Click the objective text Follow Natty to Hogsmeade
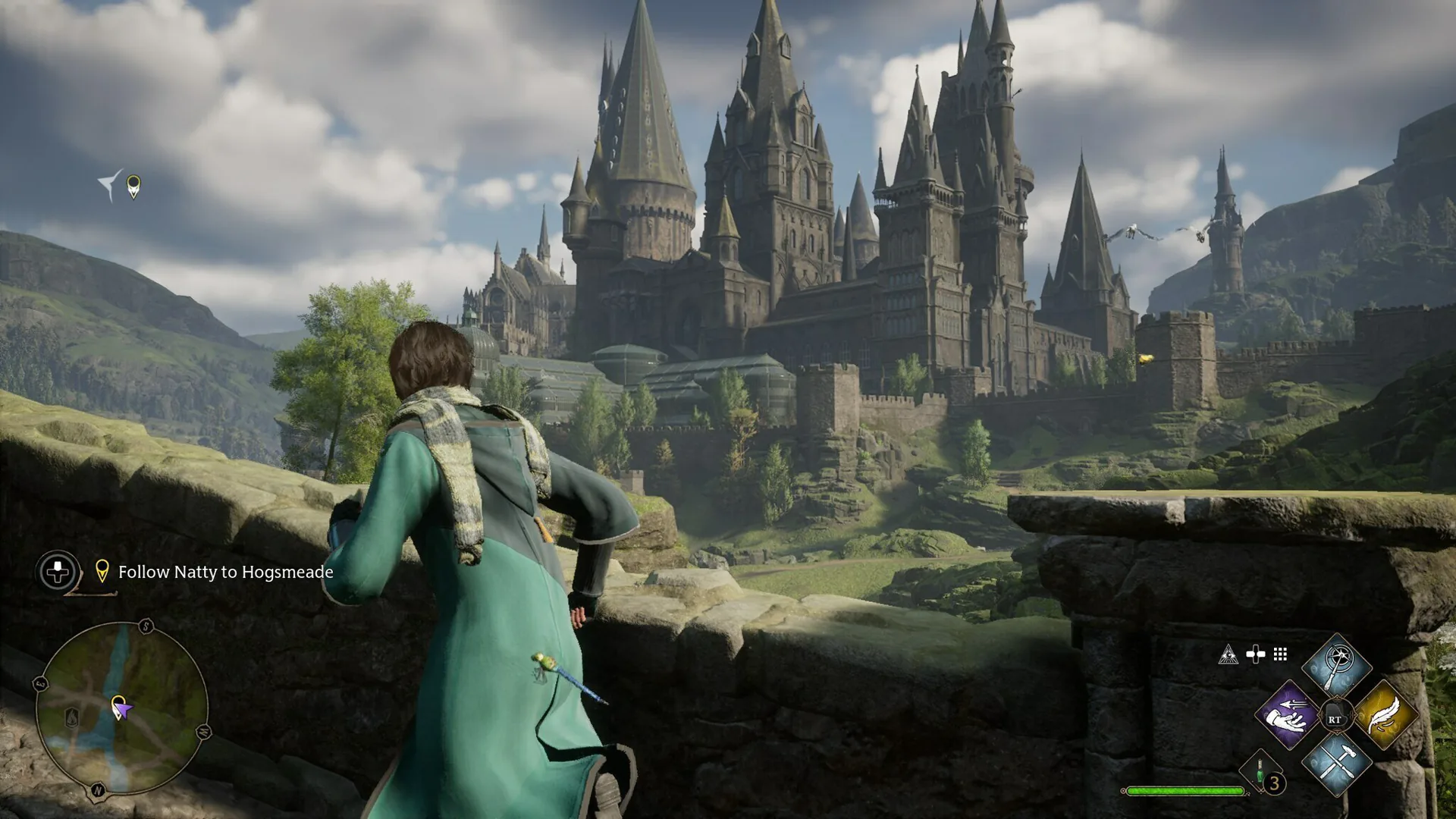The width and height of the screenshot is (1456, 819). click(225, 573)
